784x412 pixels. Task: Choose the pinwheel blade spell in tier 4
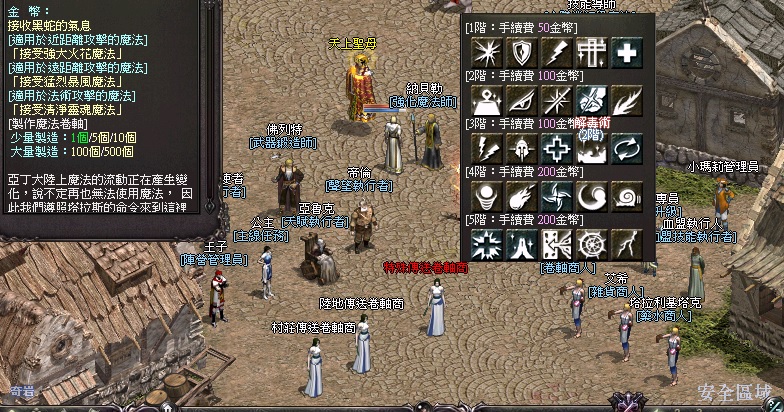(554, 195)
